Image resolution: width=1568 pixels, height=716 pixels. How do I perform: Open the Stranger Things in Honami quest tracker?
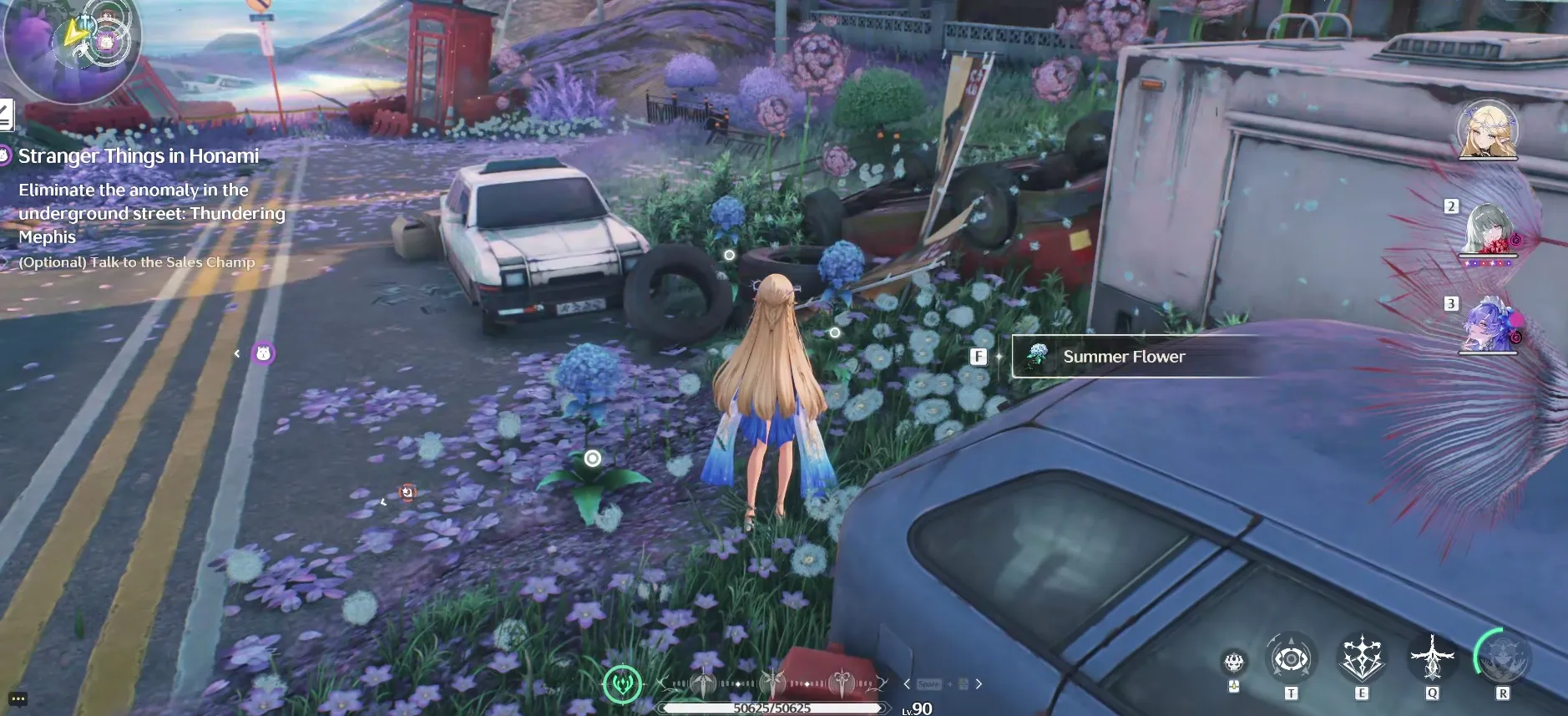pyautogui.click(x=138, y=156)
